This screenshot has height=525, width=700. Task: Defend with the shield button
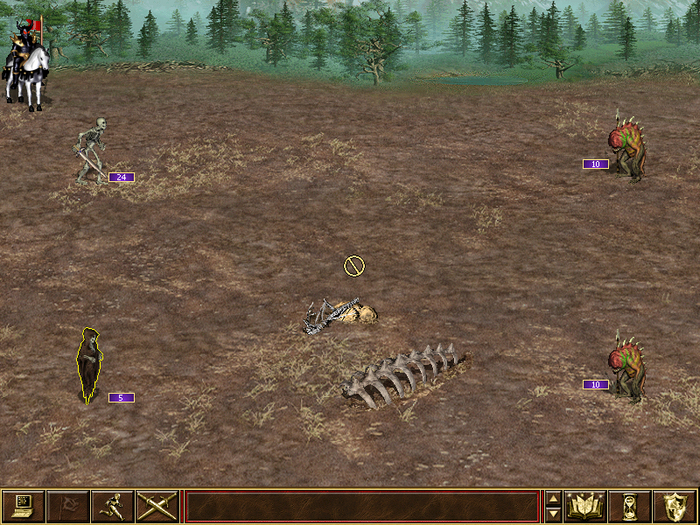[674, 506]
